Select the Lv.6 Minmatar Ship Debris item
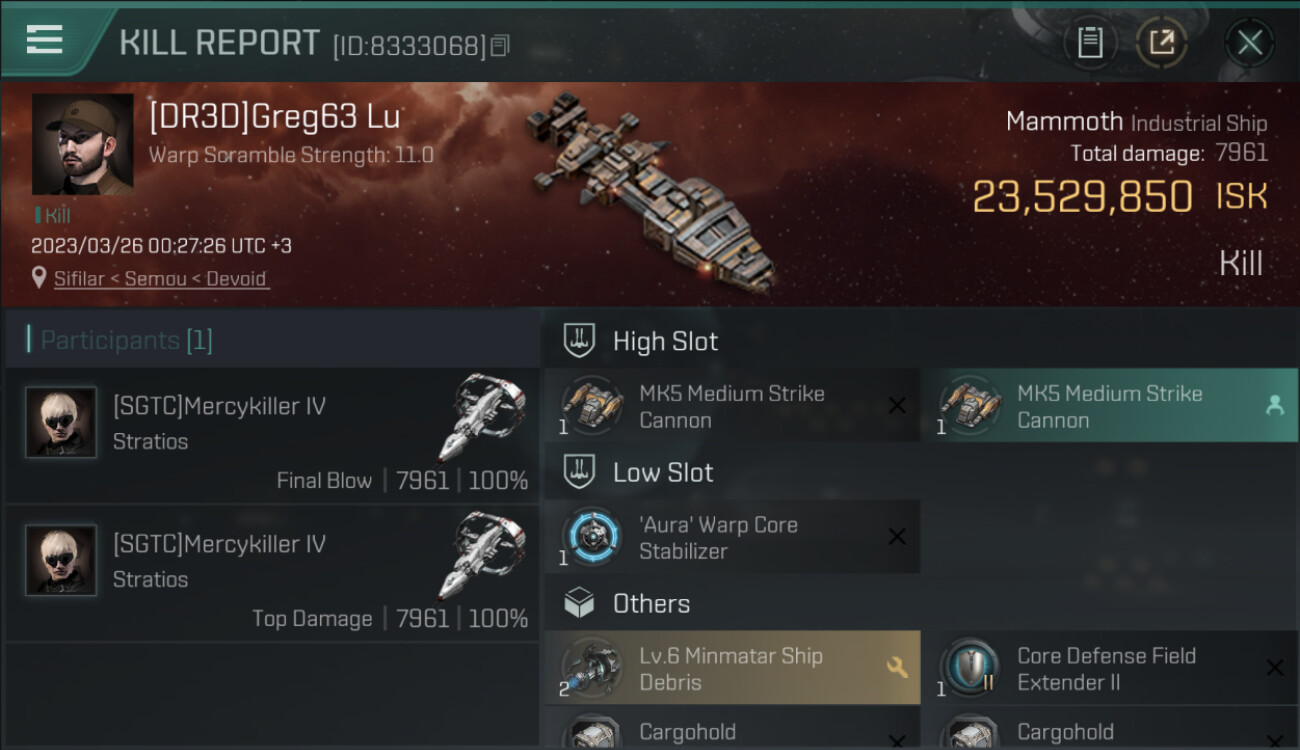 732,668
